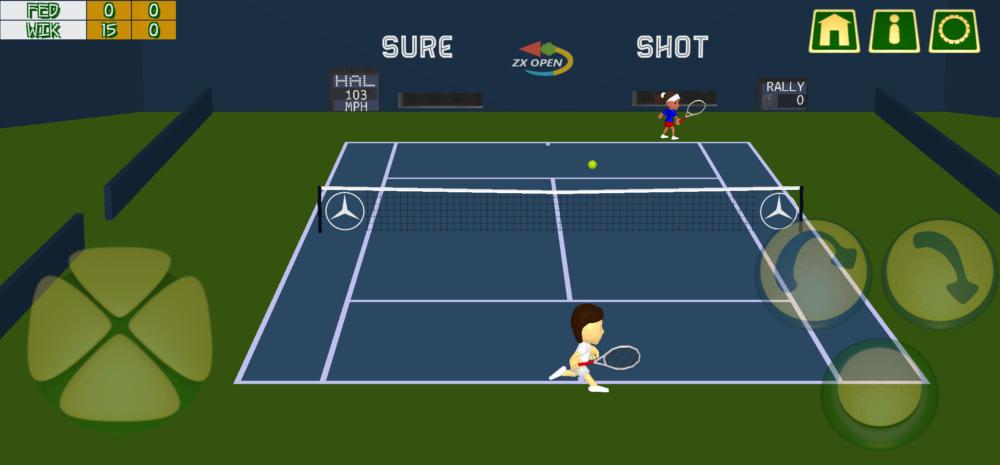Open the info screen
Viewport: 1000px width, 465px height.
(893, 30)
